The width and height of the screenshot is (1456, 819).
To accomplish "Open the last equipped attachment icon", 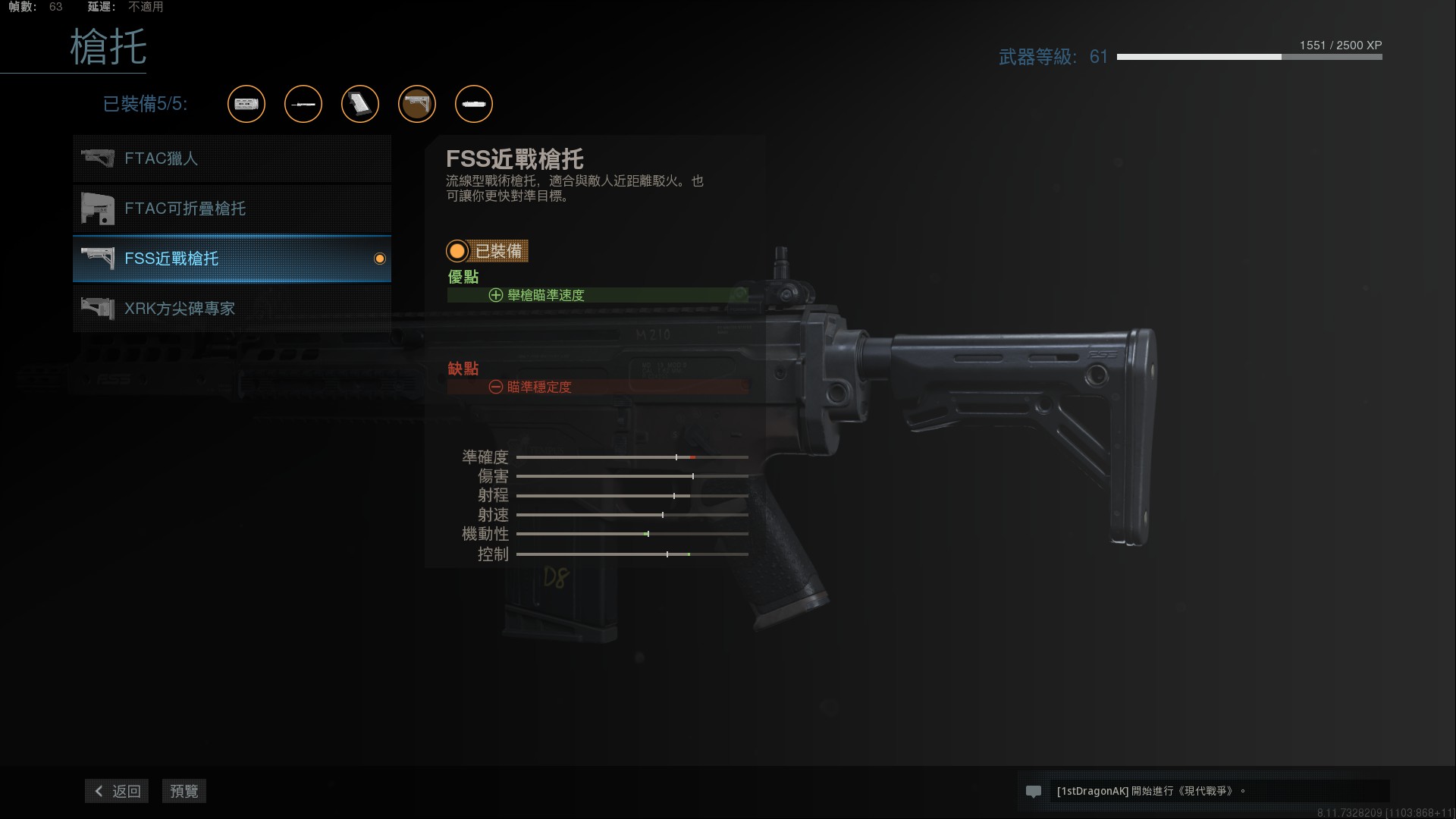I will [x=474, y=104].
